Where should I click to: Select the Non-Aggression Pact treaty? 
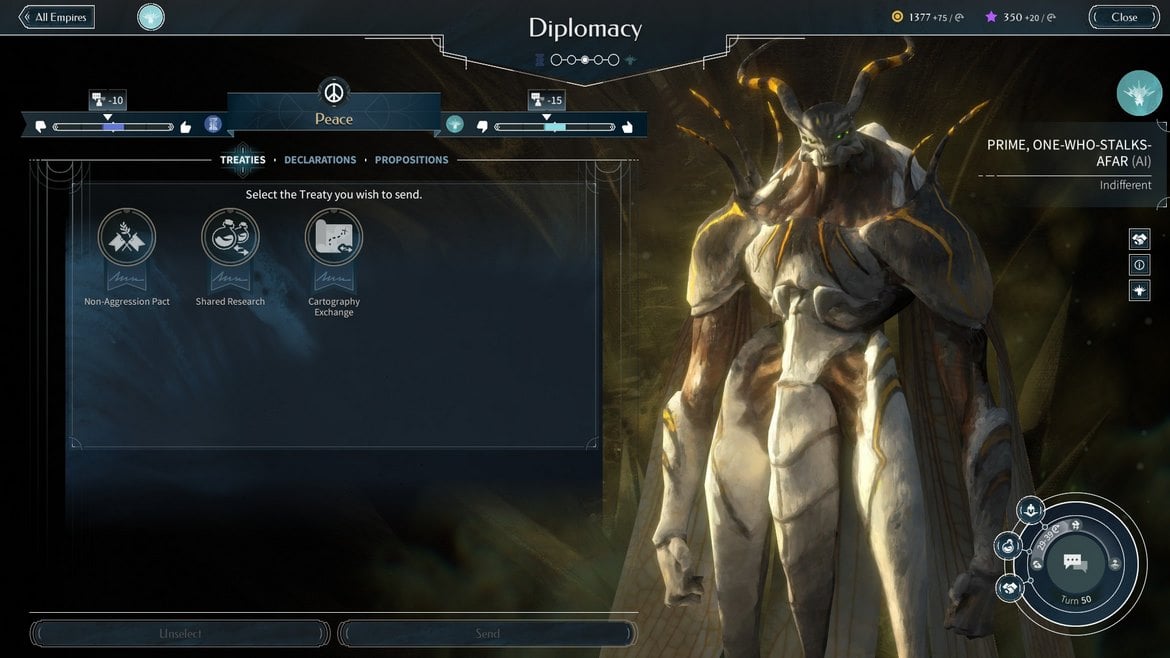click(127, 238)
